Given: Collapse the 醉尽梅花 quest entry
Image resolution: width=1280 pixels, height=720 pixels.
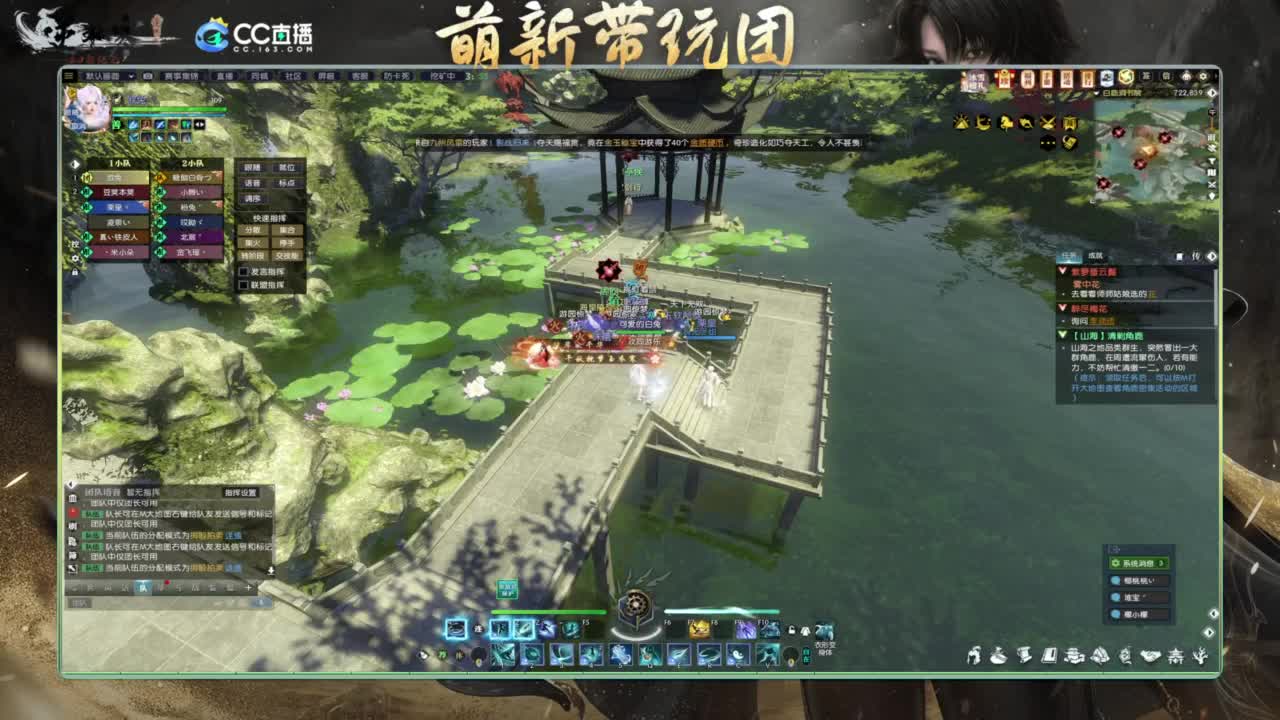Looking at the screenshot, I should (1063, 309).
